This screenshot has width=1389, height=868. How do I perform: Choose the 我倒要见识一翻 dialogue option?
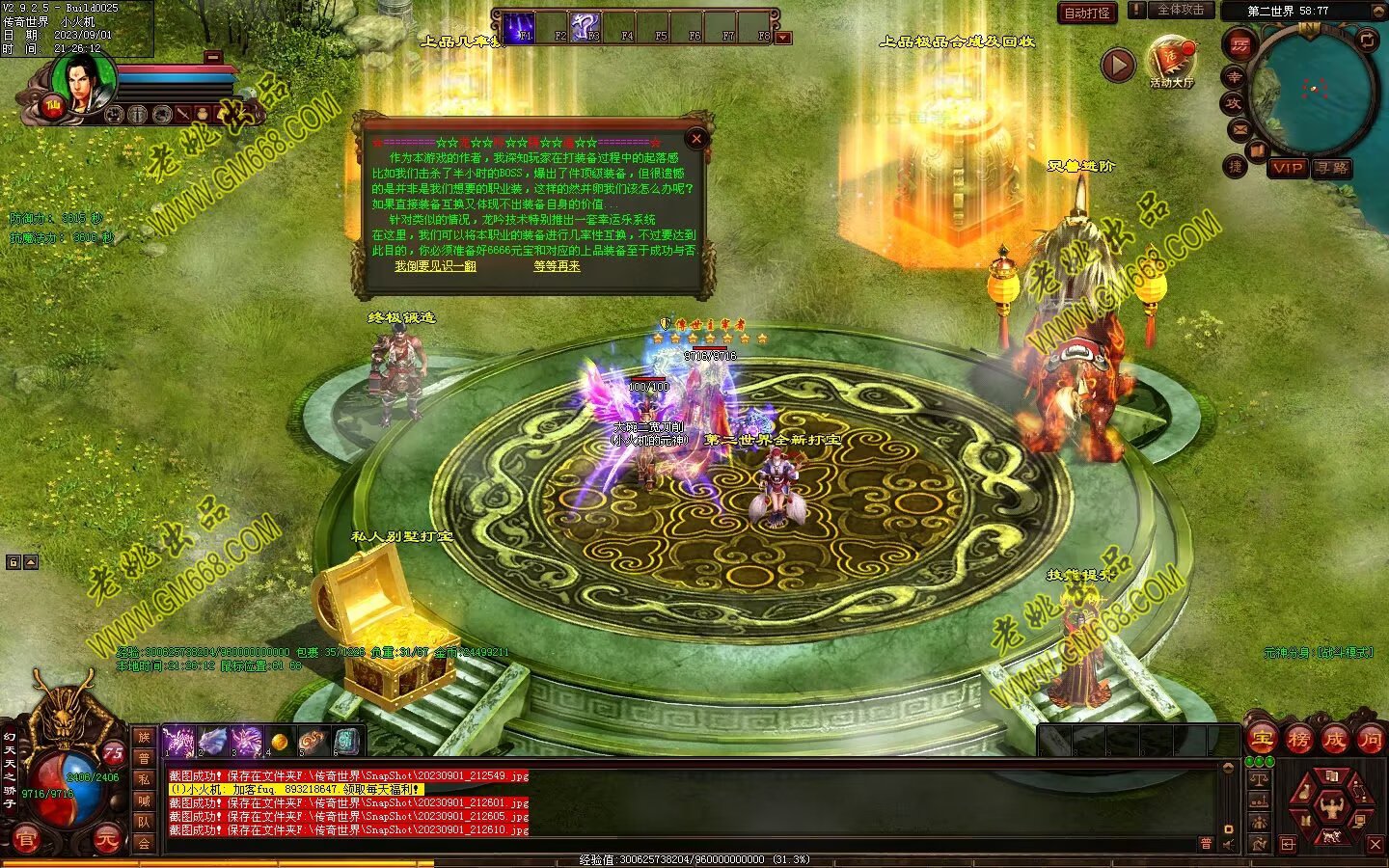[x=435, y=266]
